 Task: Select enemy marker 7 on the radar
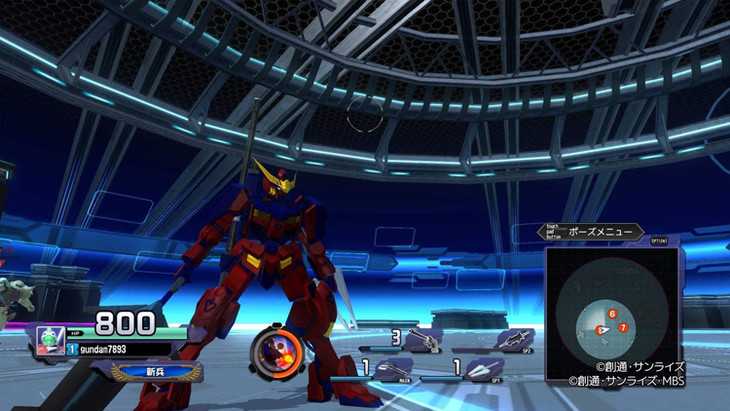(x=623, y=327)
